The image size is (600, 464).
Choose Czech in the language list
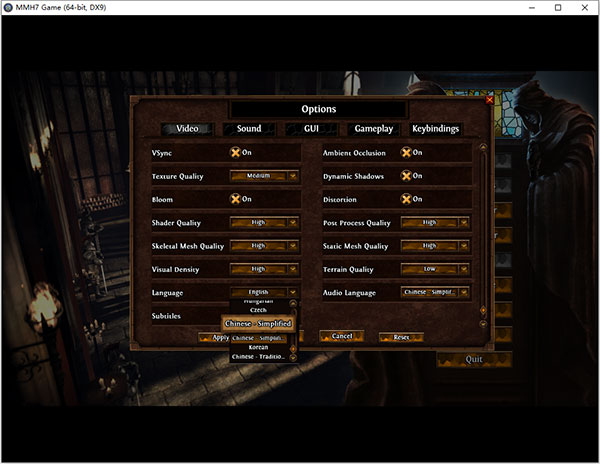258,311
